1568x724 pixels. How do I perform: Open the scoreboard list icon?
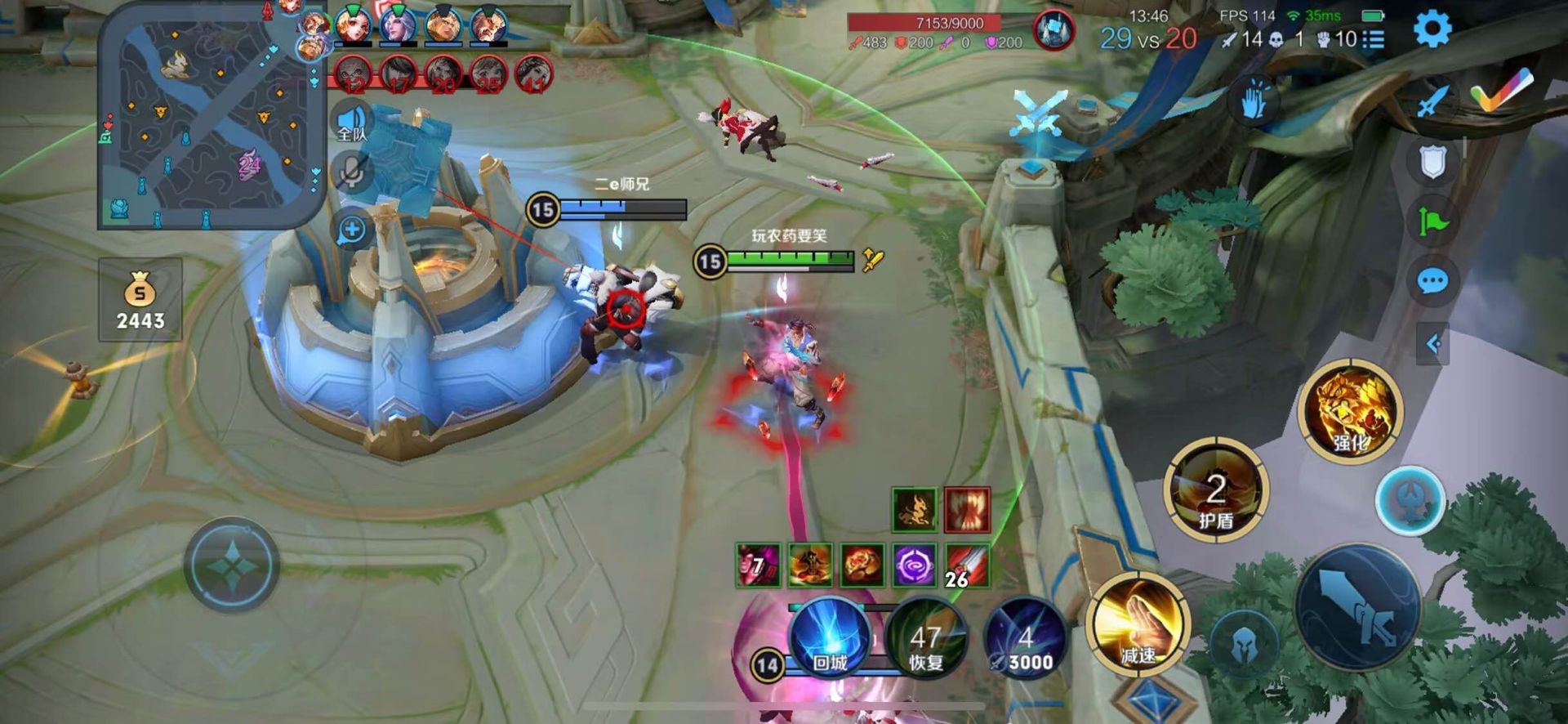pyautogui.click(x=1373, y=39)
